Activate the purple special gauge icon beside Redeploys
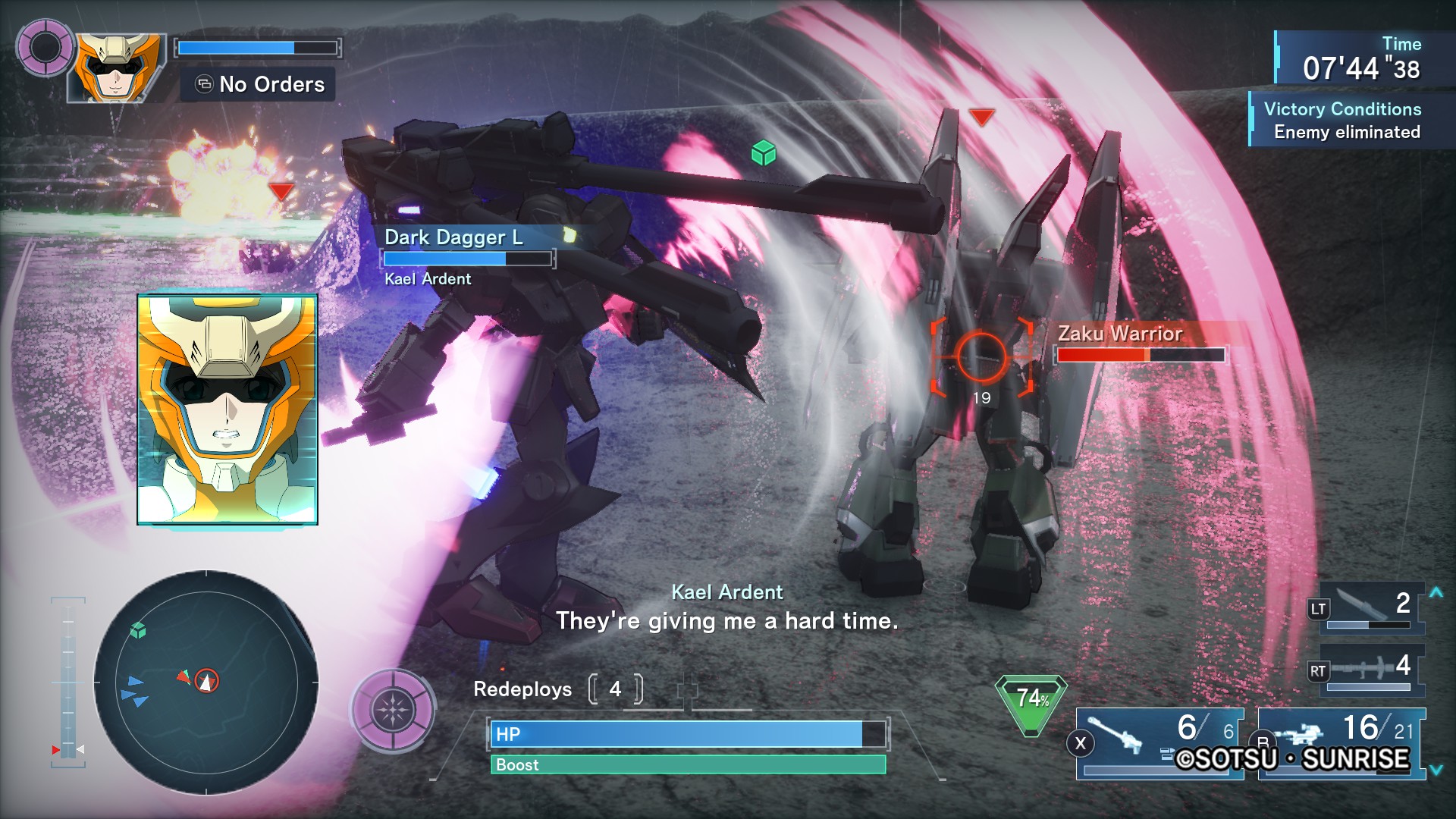Screen dimensions: 1456x819 (393, 710)
